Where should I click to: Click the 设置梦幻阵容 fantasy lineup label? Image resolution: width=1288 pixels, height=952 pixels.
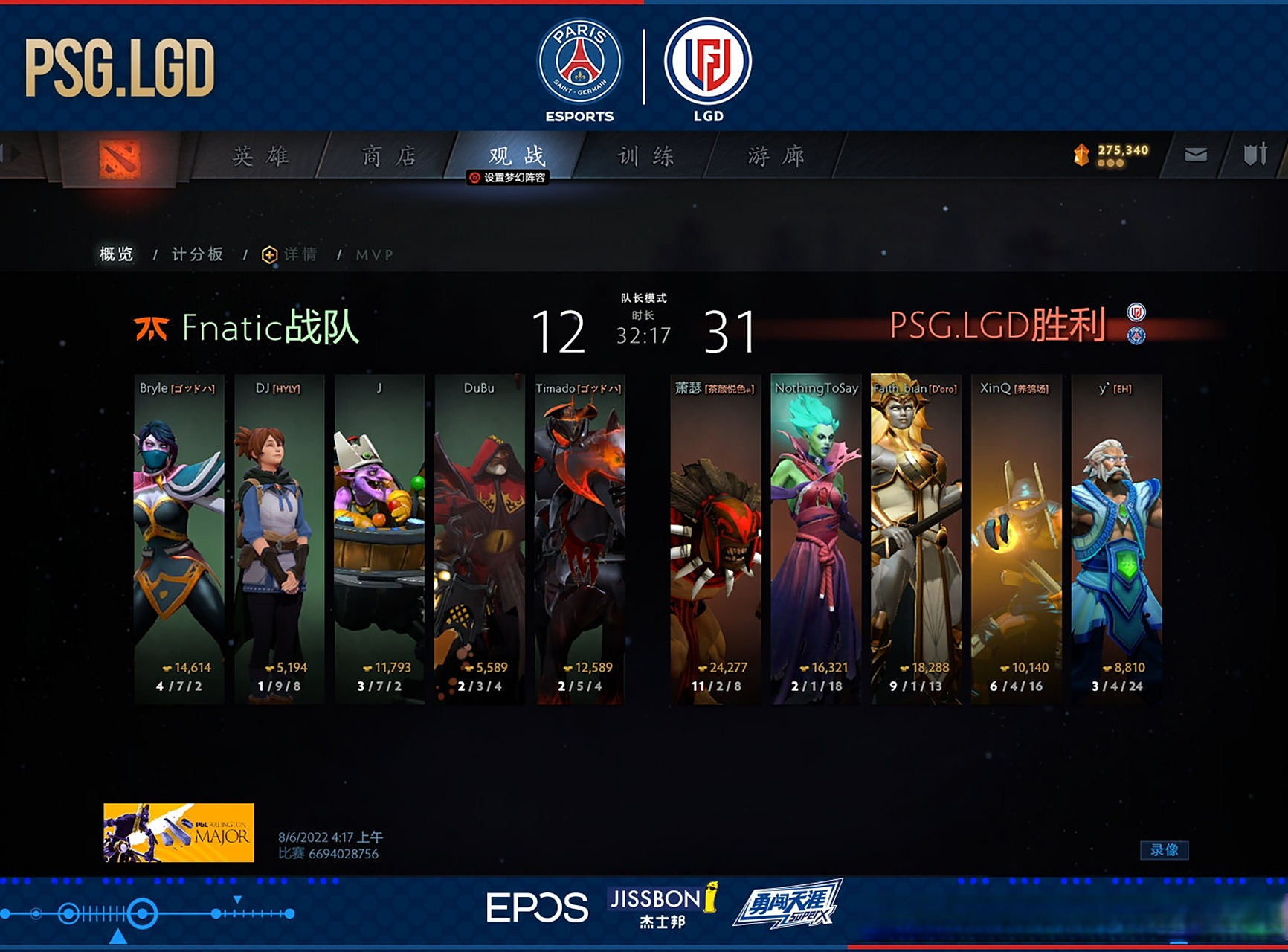point(509,178)
